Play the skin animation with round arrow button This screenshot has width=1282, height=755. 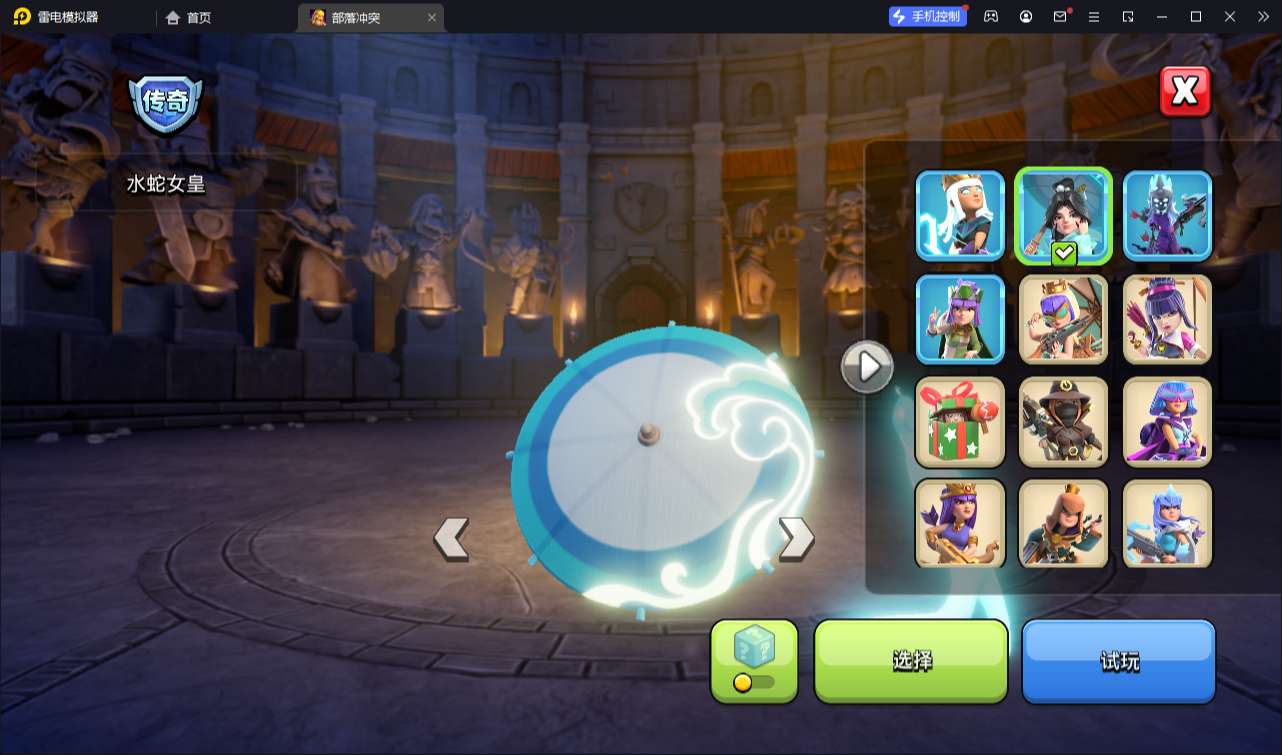867,367
